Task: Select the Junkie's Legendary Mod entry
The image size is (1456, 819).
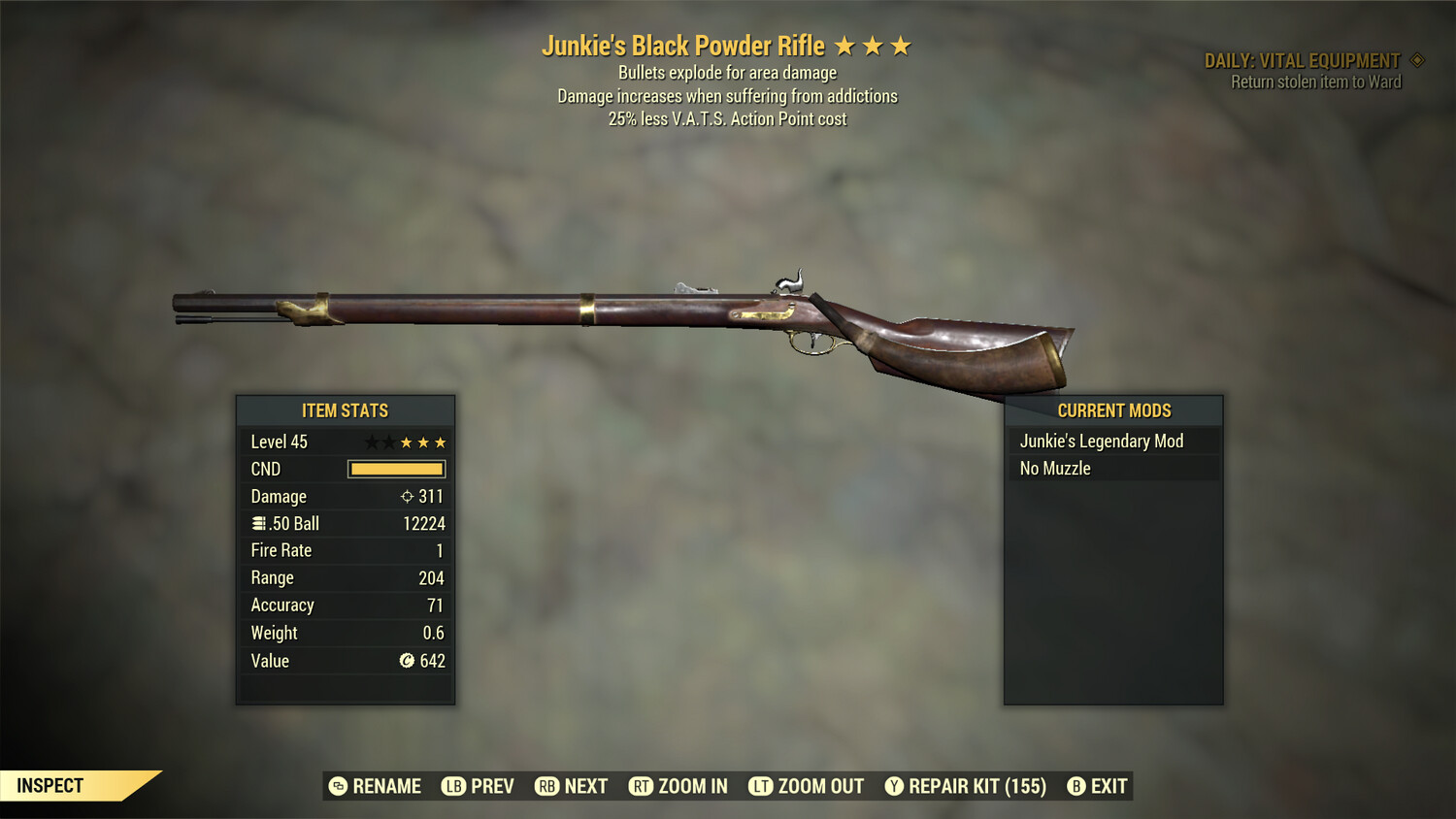Action: point(1101,441)
